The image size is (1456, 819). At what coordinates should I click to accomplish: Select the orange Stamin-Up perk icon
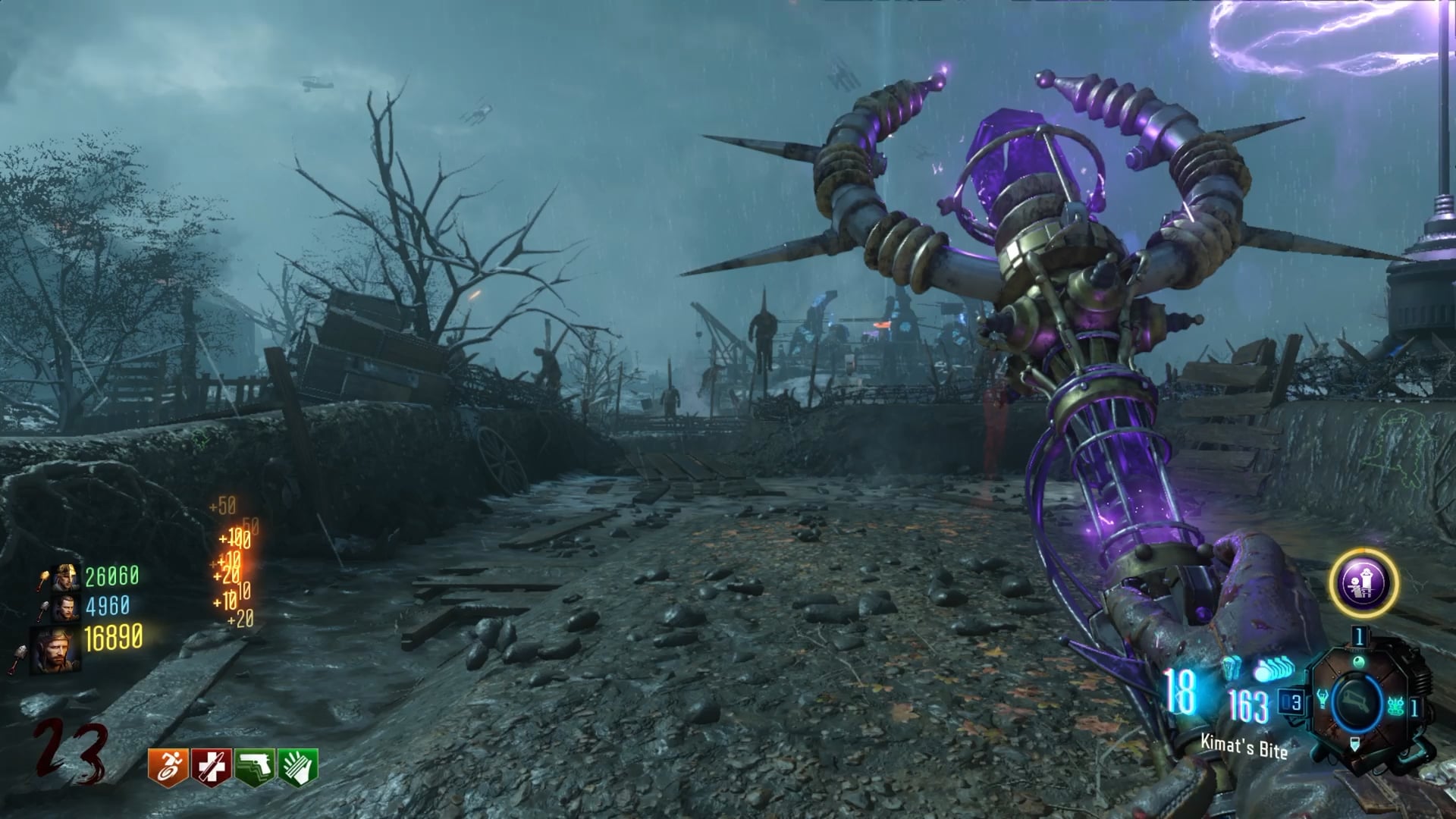(168, 767)
